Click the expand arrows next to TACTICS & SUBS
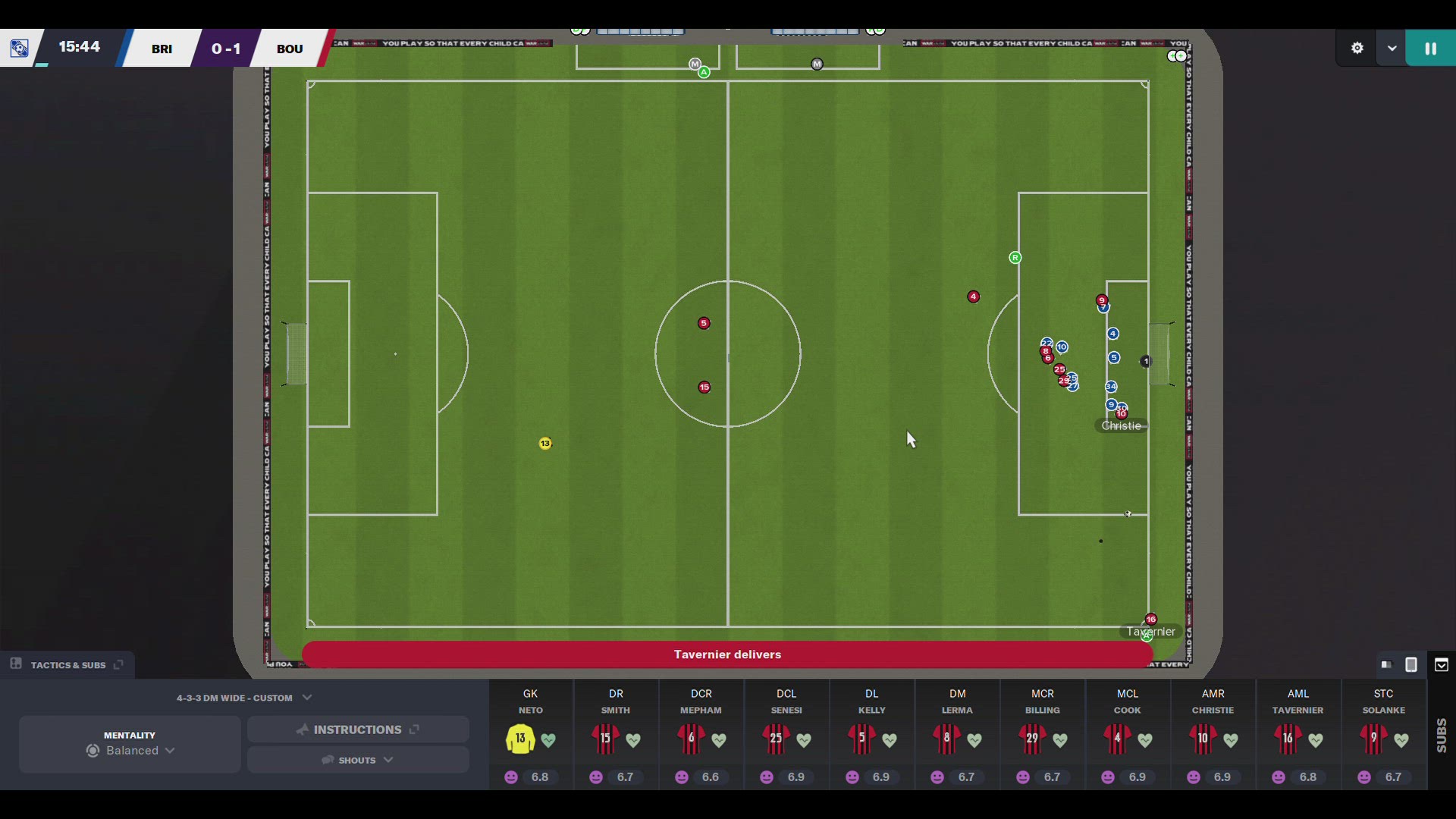Viewport: 1456px width, 819px height. pyautogui.click(x=118, y=665)
